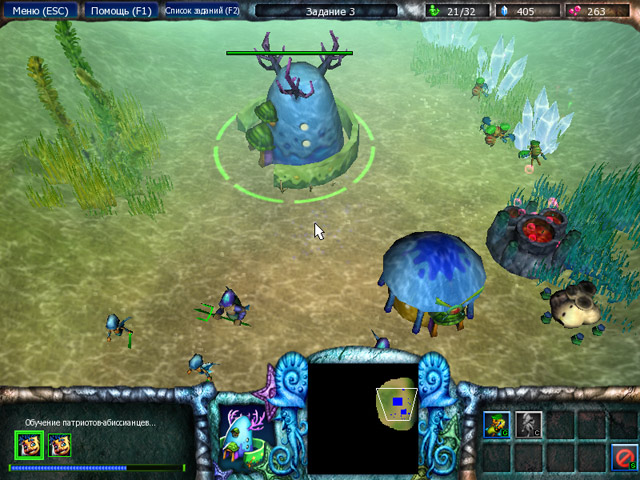Click the second queued patriot training icon
Image resolution: width=640 pixels, height=480 pixels.
point(59,444)
